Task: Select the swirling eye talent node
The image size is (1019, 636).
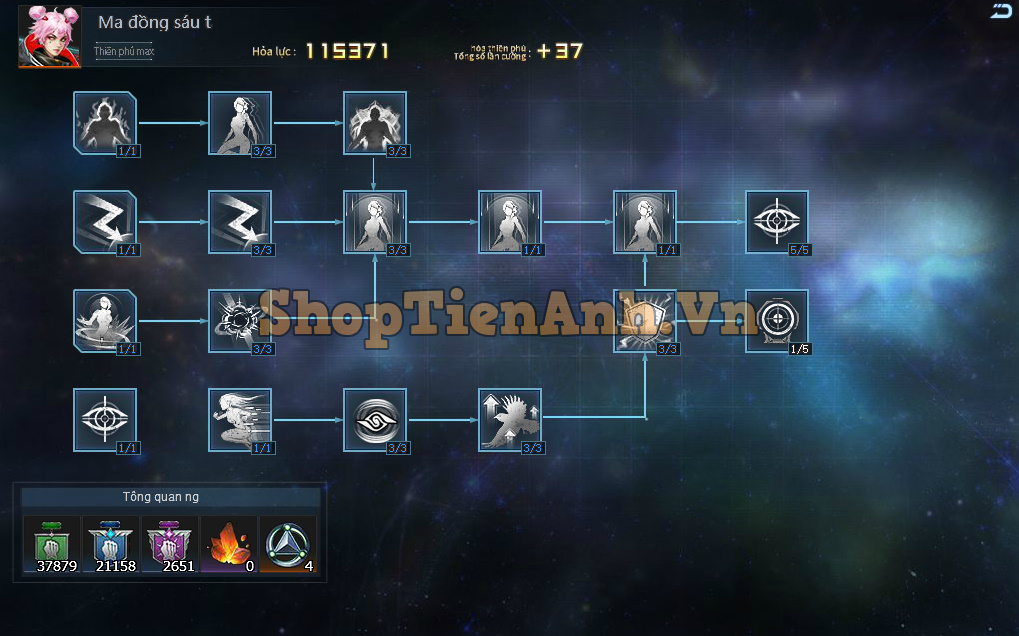Action: tap(375, 420)
